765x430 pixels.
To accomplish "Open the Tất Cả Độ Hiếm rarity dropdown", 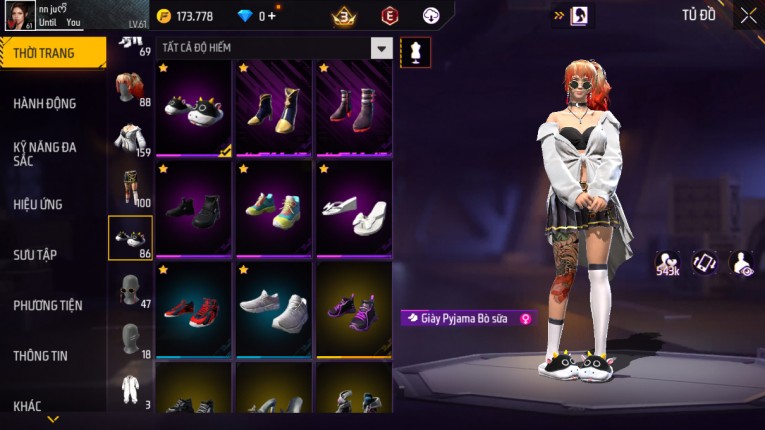I will 381,48.
